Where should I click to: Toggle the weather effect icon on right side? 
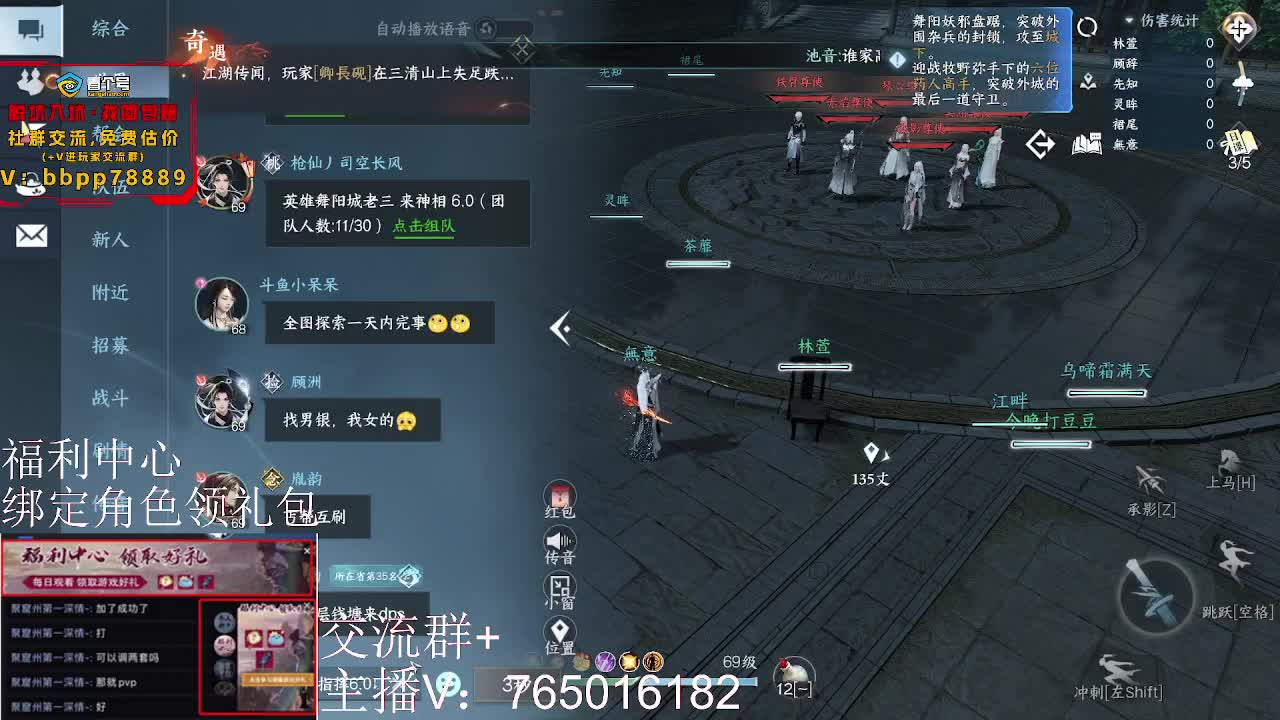pos(1241,83)
